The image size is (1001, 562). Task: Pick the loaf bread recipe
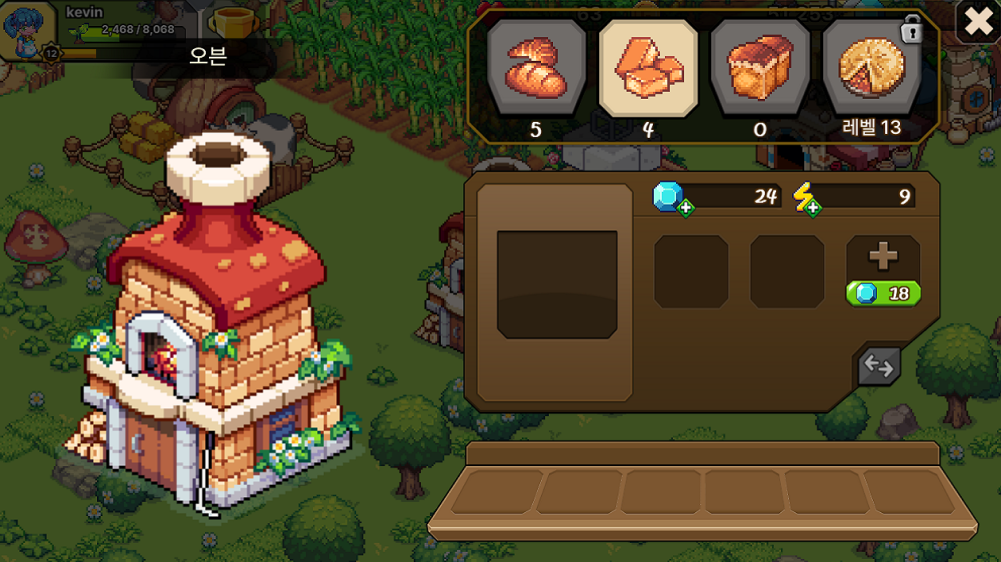coord(760,68)
